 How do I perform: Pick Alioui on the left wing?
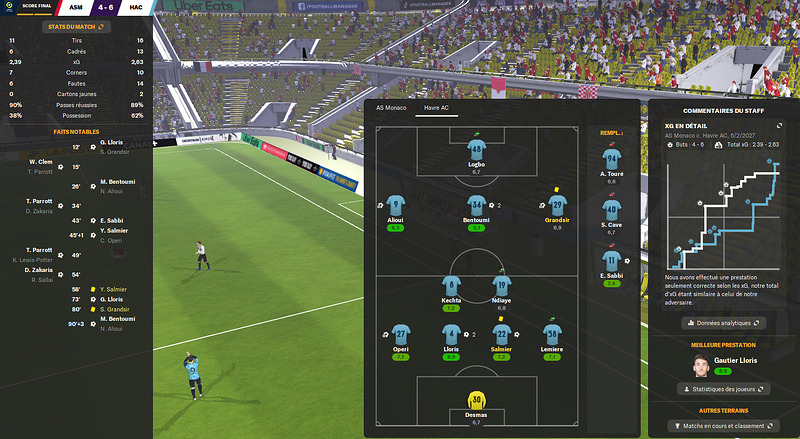pyautogui.click(x=396, y=206)
